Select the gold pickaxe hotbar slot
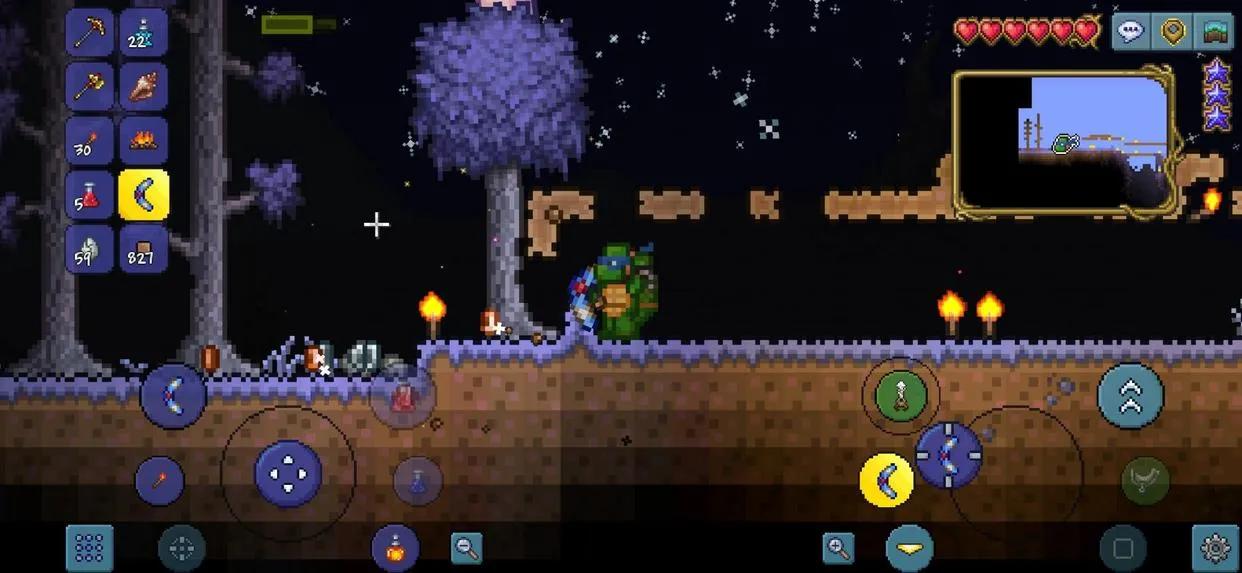1242x573 pixels. click(x=90, y=32)
